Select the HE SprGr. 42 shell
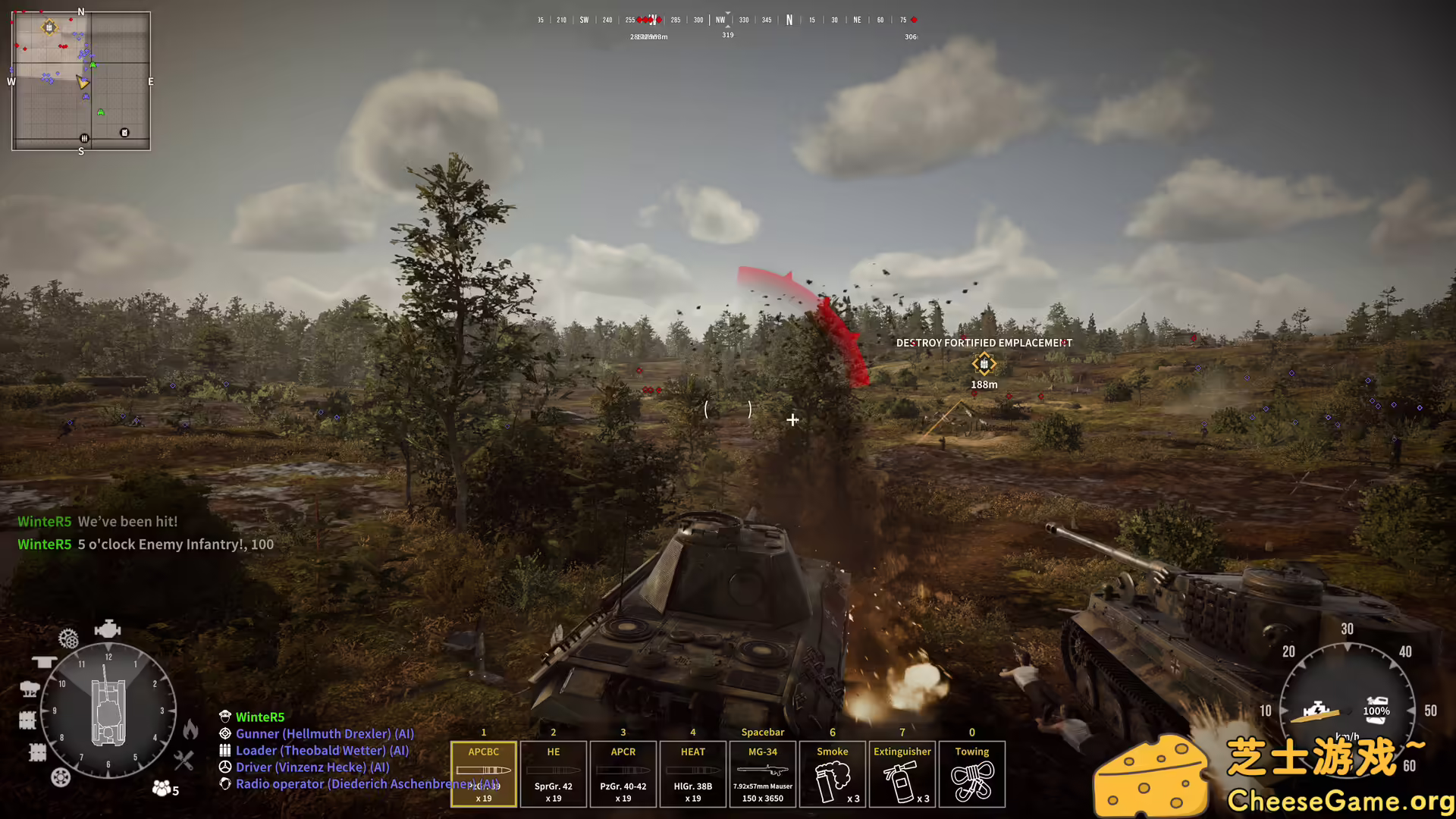This screenshot has width=1456, height=819. (553, 773)
